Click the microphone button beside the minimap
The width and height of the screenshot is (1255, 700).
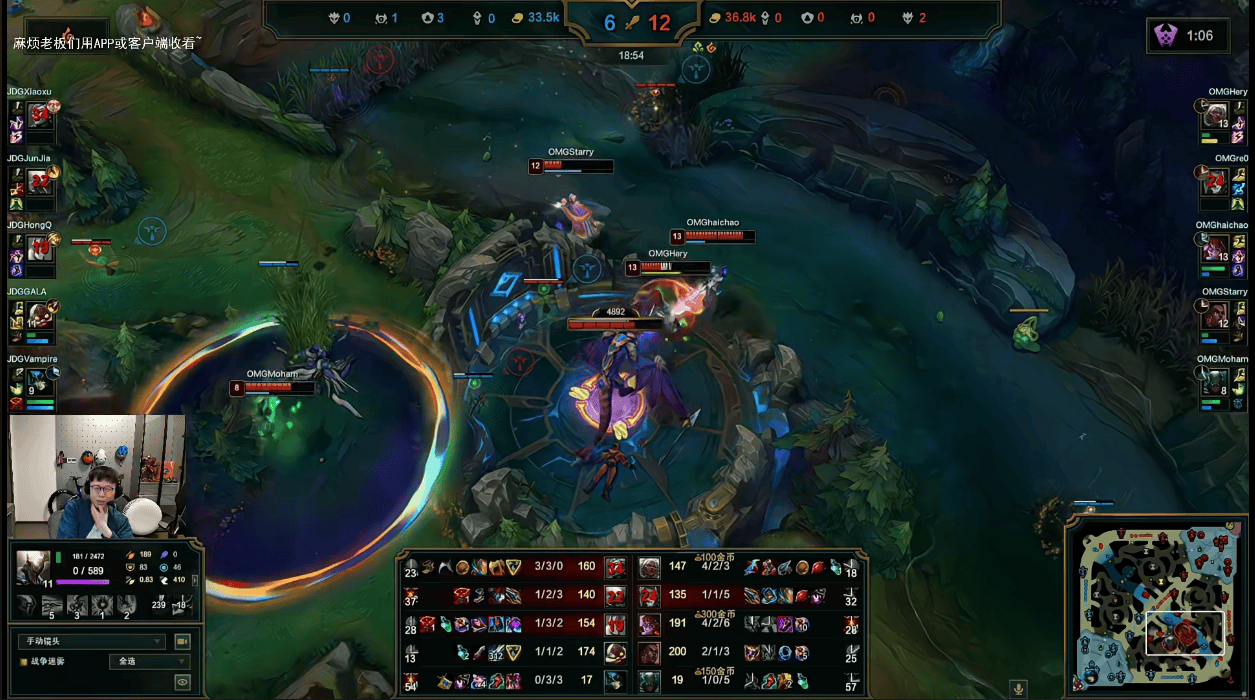[x=1019, y=688]
